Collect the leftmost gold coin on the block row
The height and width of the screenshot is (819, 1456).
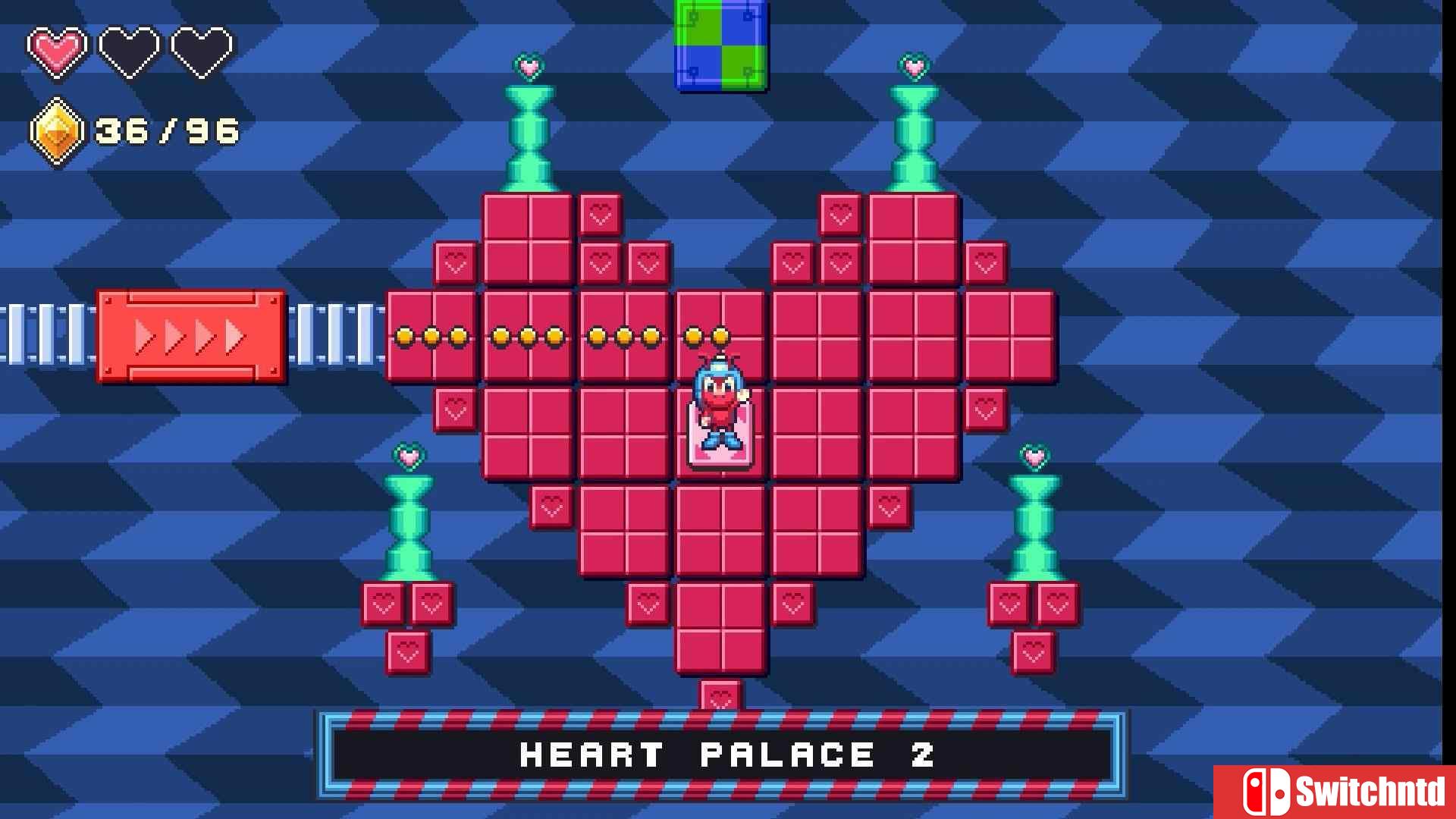(x=404, y=335)
